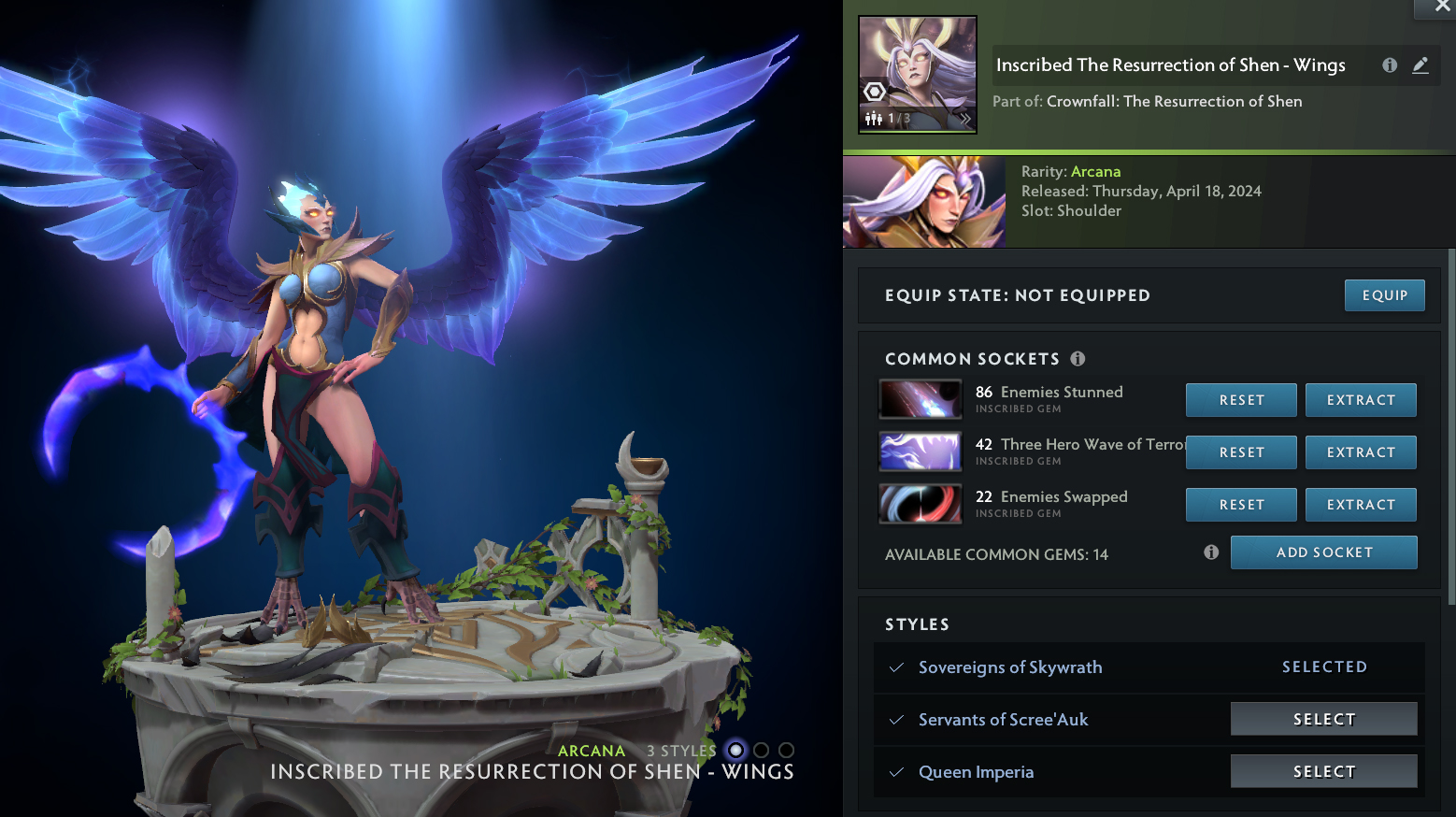Choose the first style dot under the model
This screenshot has width=1456, height=817.
(736, 750)
